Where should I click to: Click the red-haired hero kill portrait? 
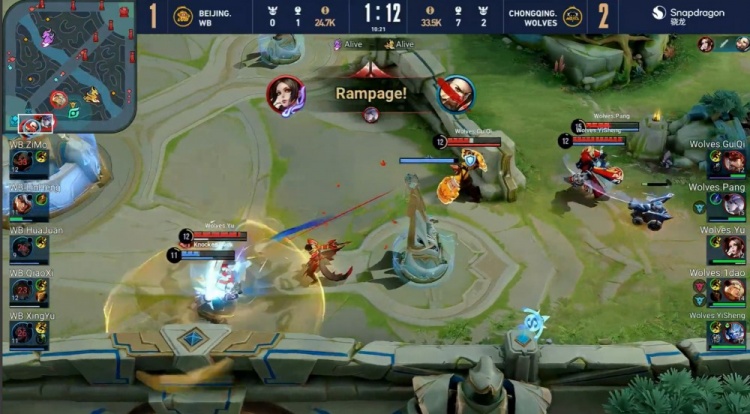[285, 95]
